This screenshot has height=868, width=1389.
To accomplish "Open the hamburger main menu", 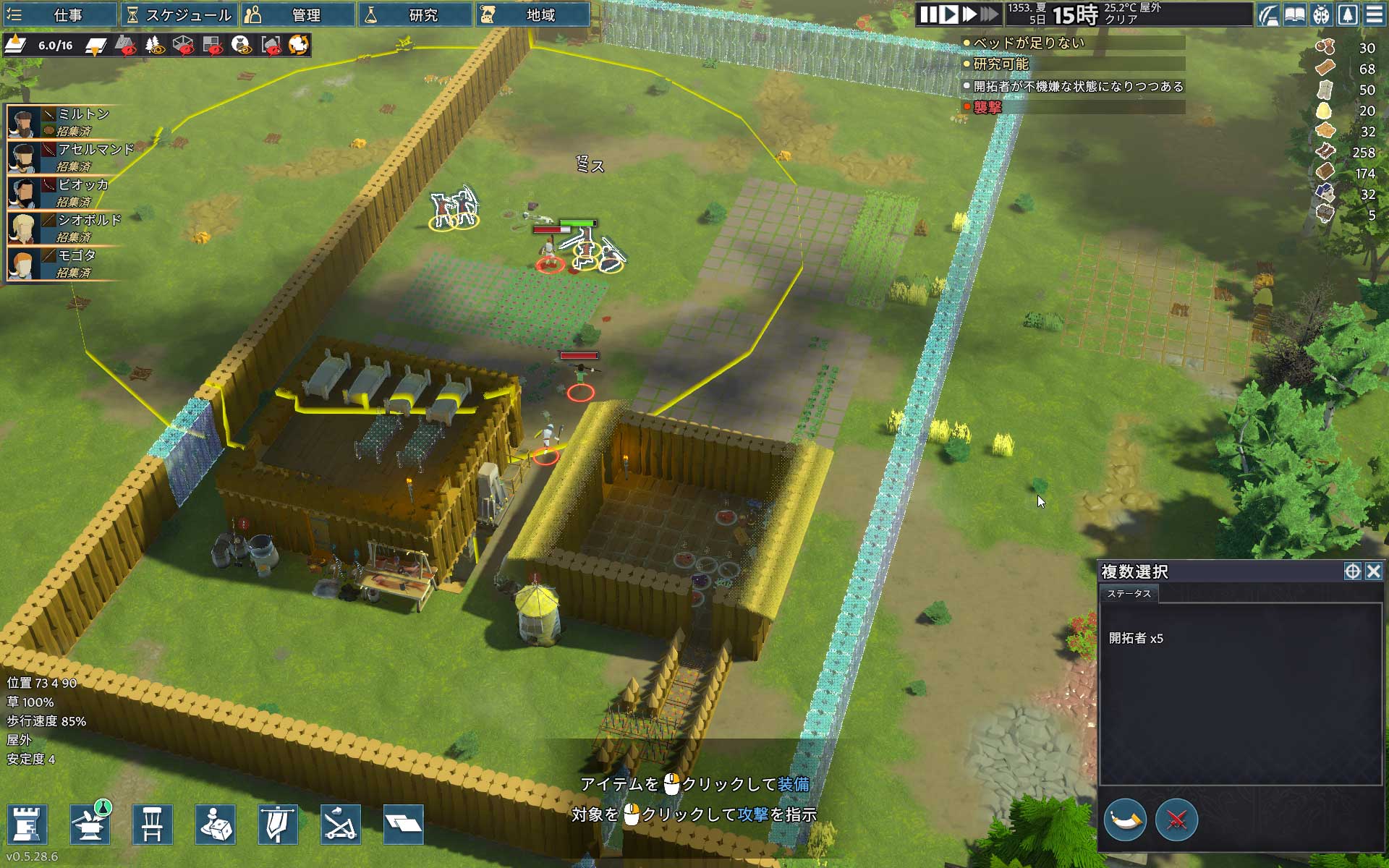I will 1375,14.
